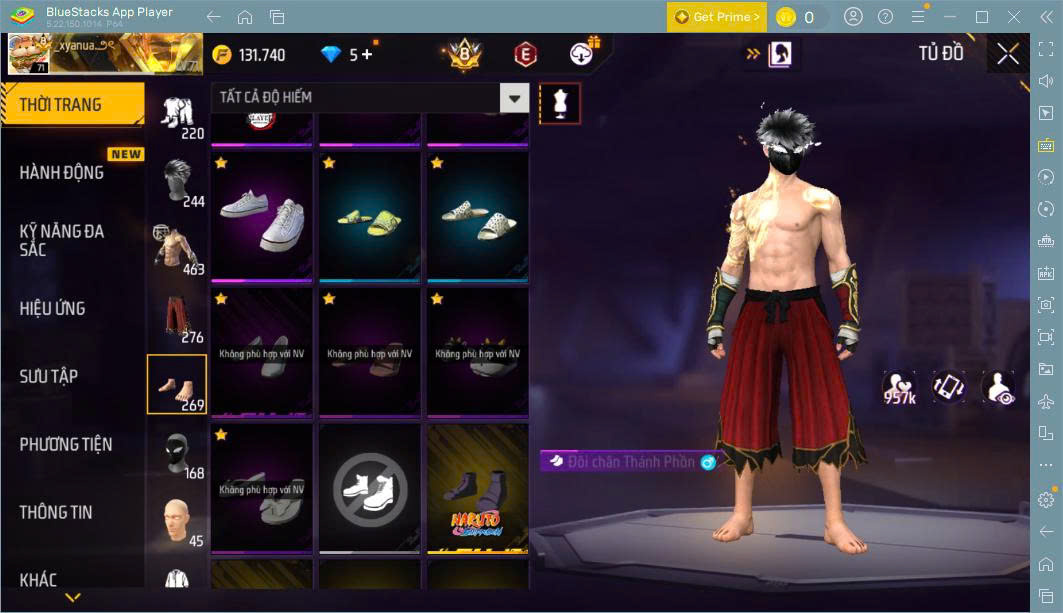
Task: Switch to the Phương Tiện section
Action: pos(66,444)
